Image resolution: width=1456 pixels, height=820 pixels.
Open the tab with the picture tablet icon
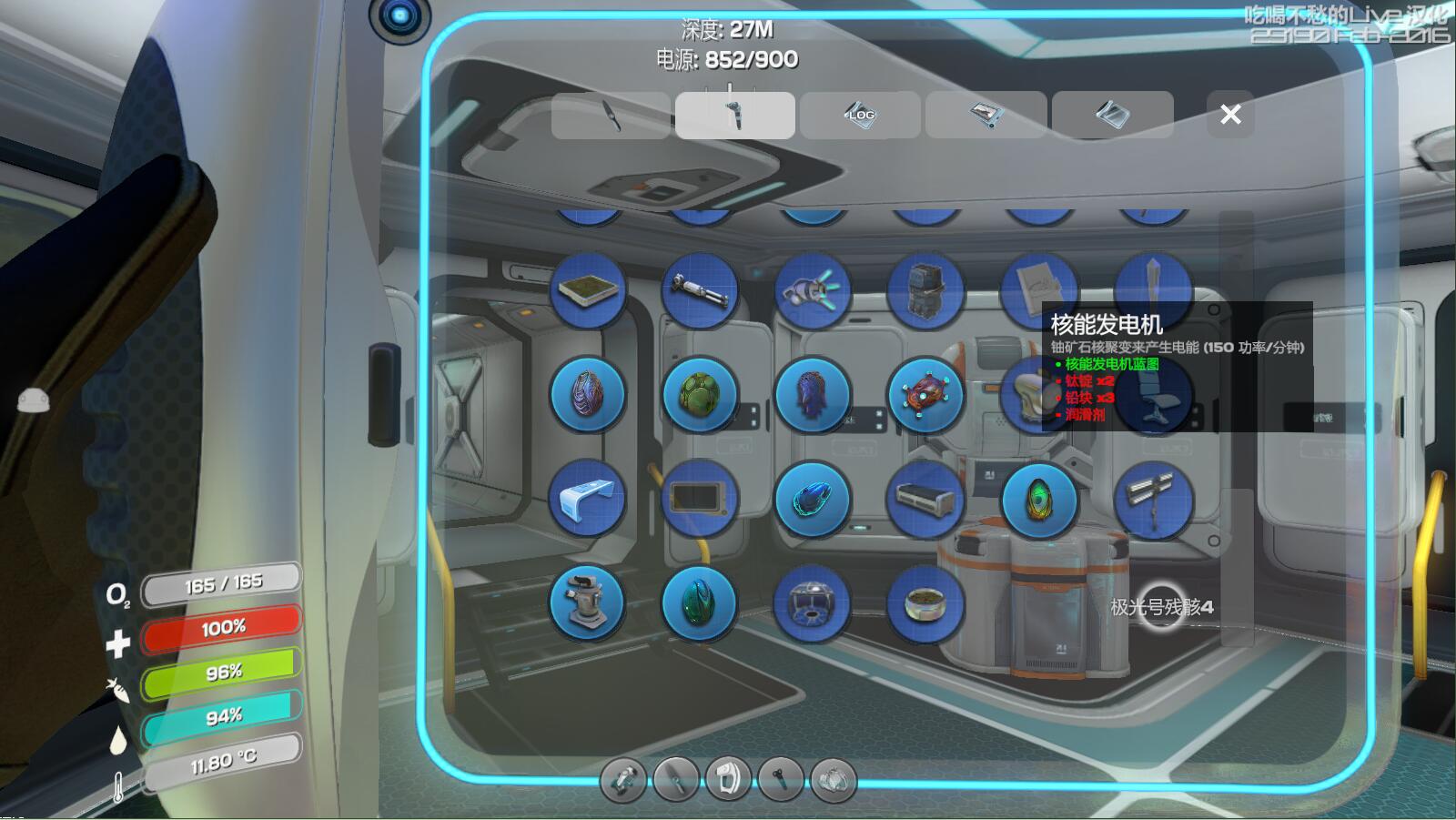986,115
